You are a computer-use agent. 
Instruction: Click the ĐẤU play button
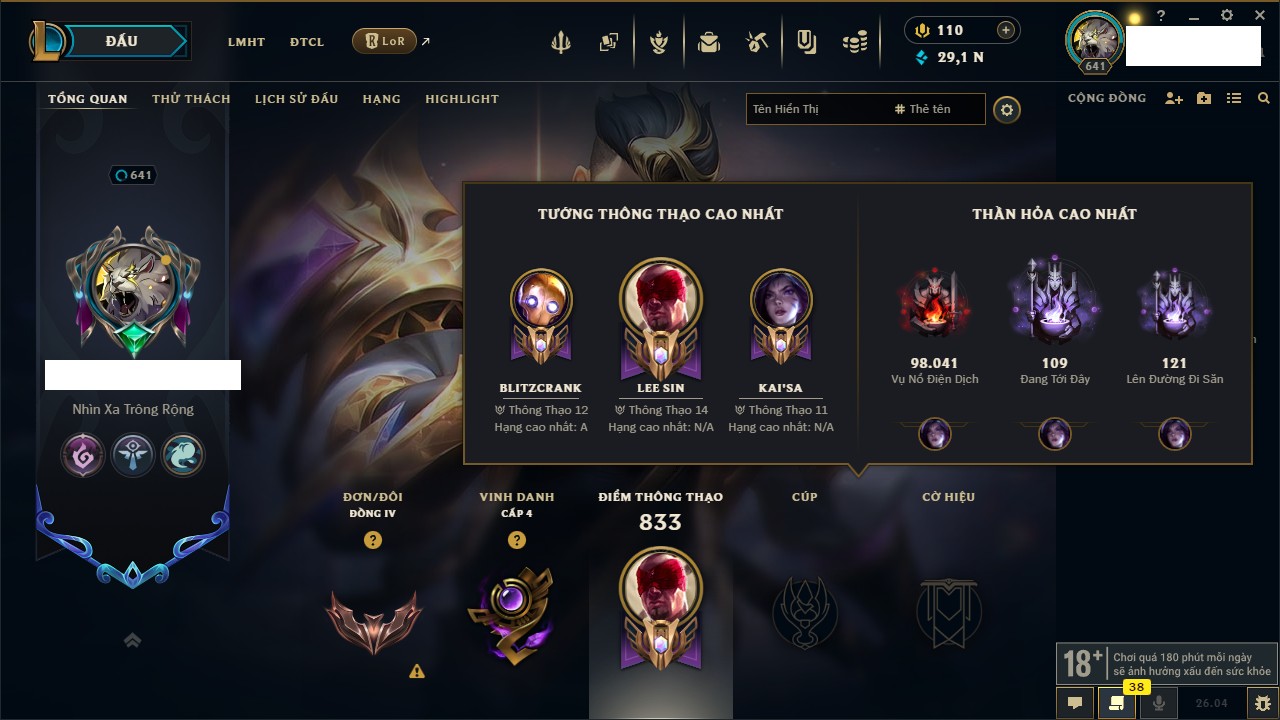[122, 41]
